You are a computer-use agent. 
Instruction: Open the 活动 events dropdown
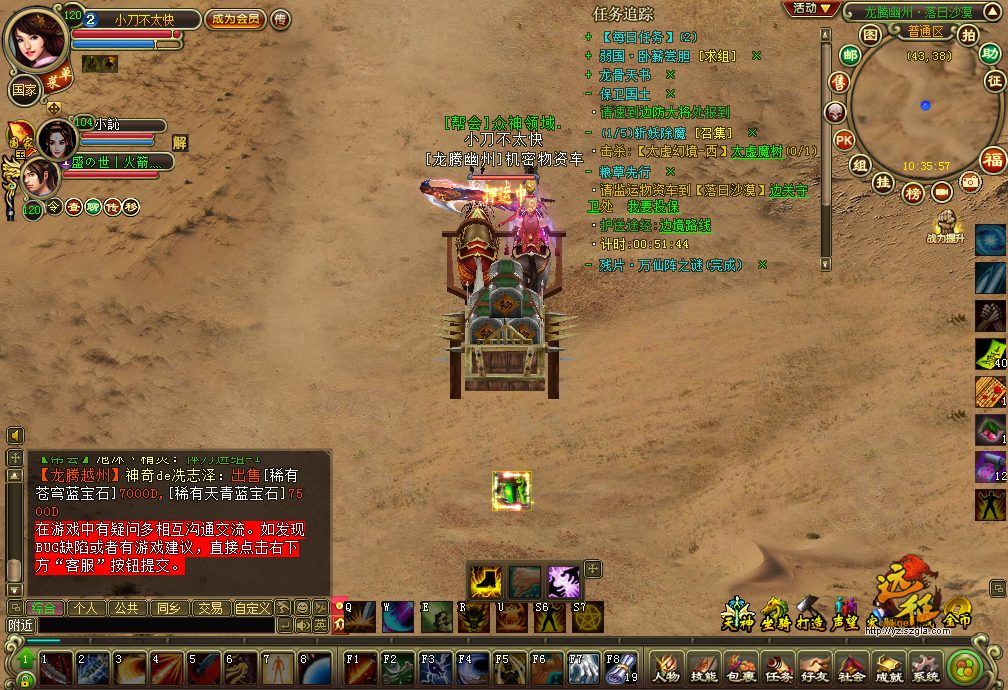(810, 8)
